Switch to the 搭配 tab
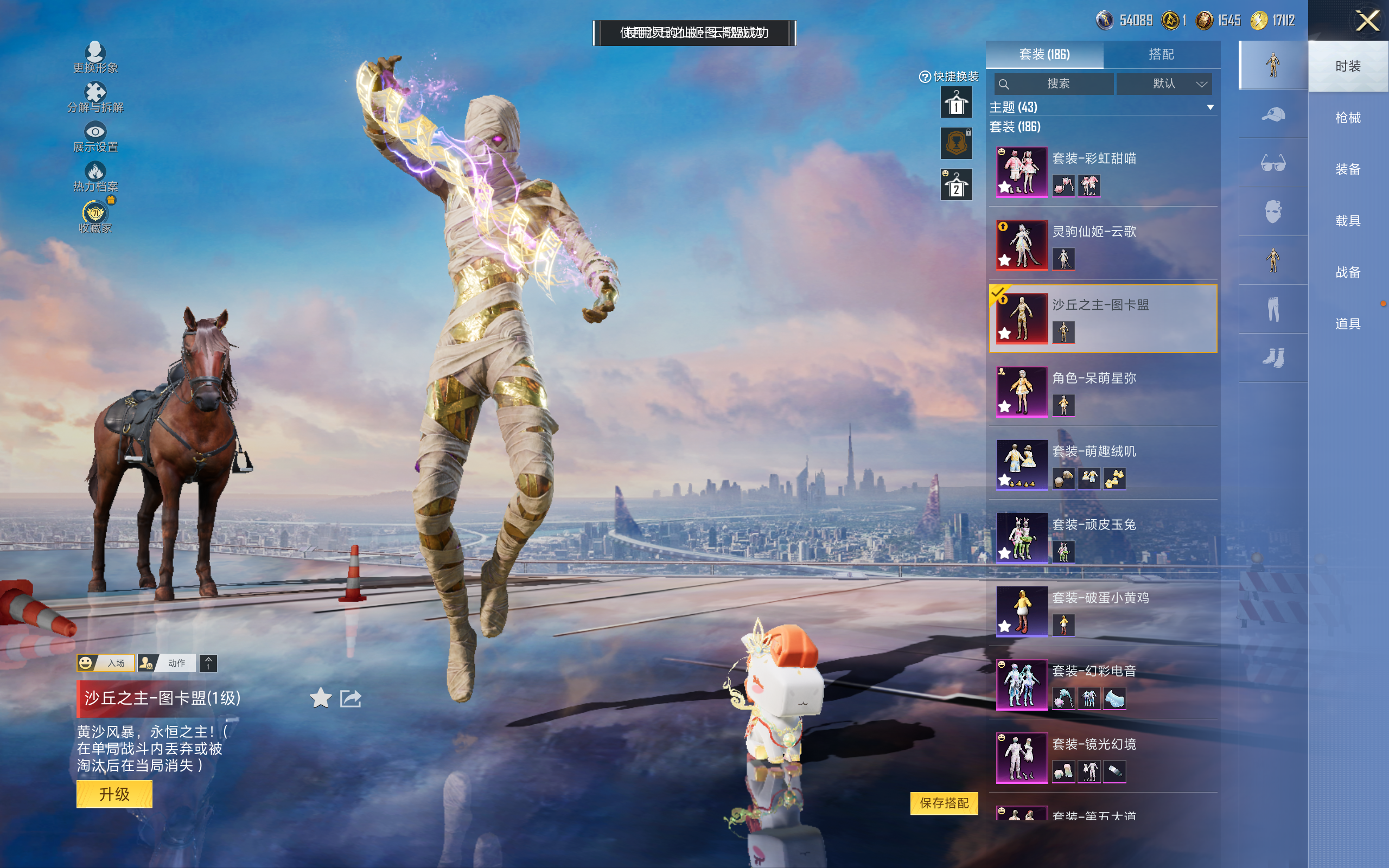The image size is (1389, 868). point(1161,55)
